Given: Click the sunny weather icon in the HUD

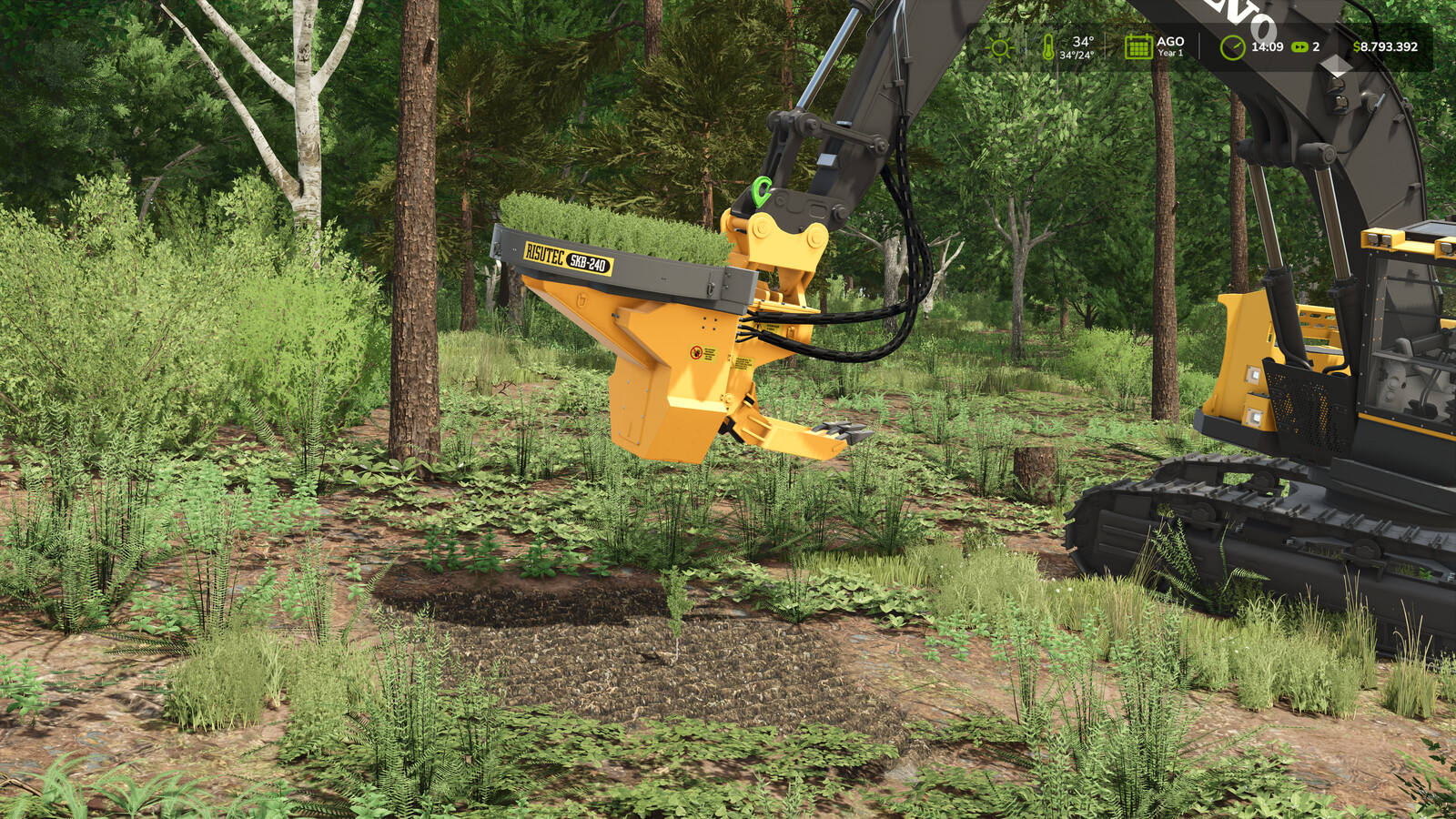Looking at the screenshot, I should click(x=1000, y=47).
